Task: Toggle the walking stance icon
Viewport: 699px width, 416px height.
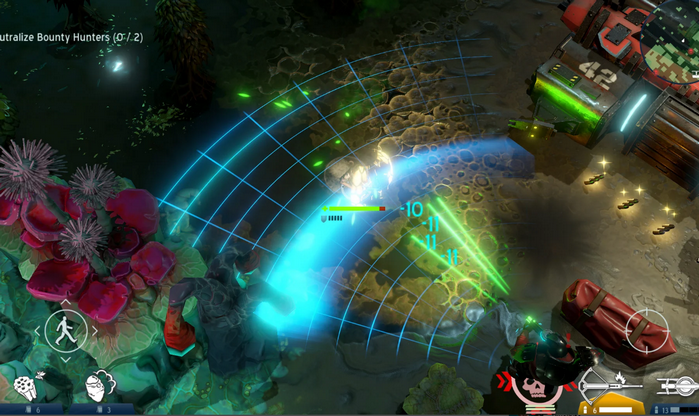Action: coord(66,329)
